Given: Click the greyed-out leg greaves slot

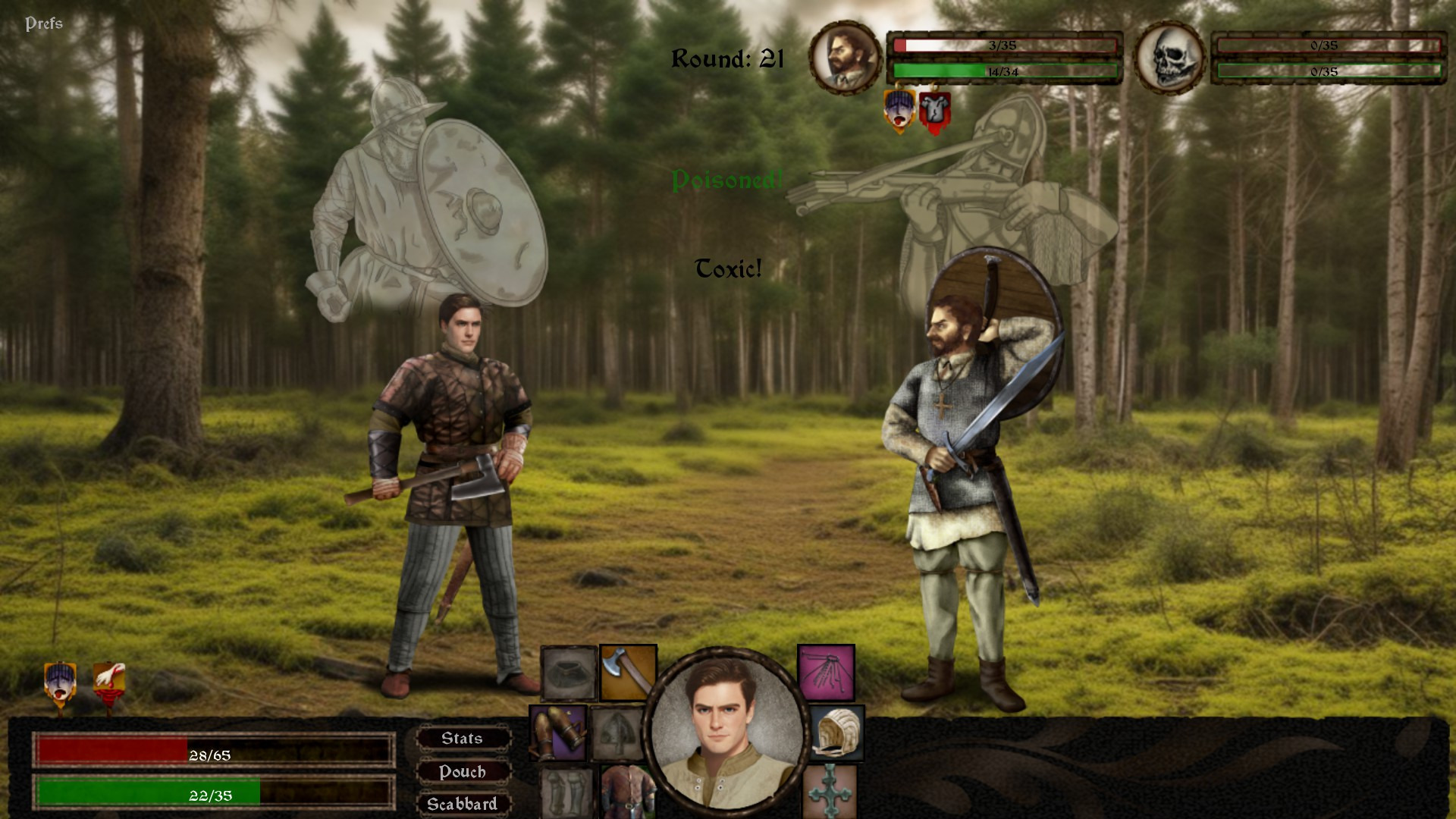Looking at the screenshot, I should 566,792.
